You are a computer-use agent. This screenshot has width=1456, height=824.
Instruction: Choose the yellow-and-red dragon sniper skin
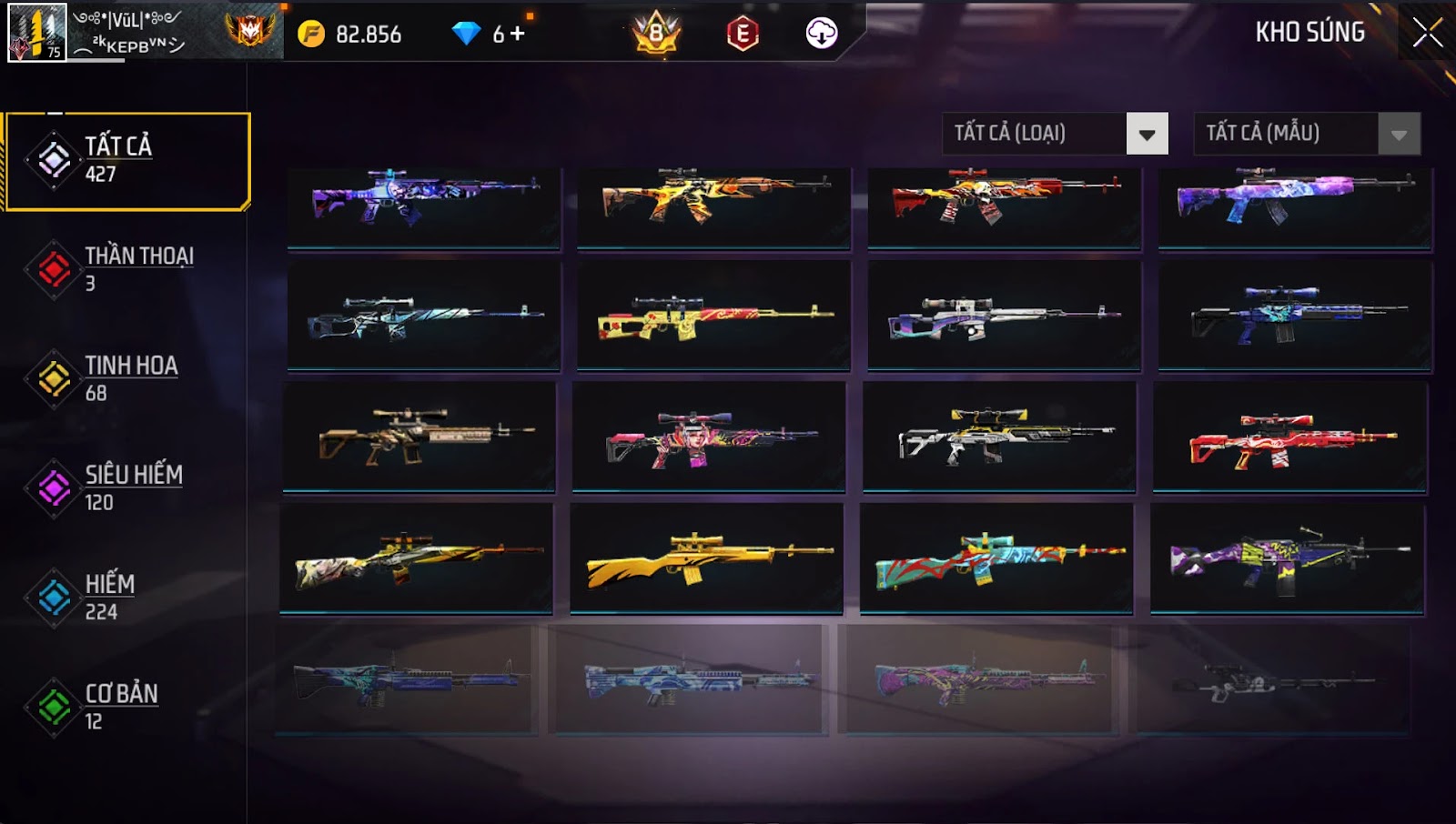click(x=713, y=317)
